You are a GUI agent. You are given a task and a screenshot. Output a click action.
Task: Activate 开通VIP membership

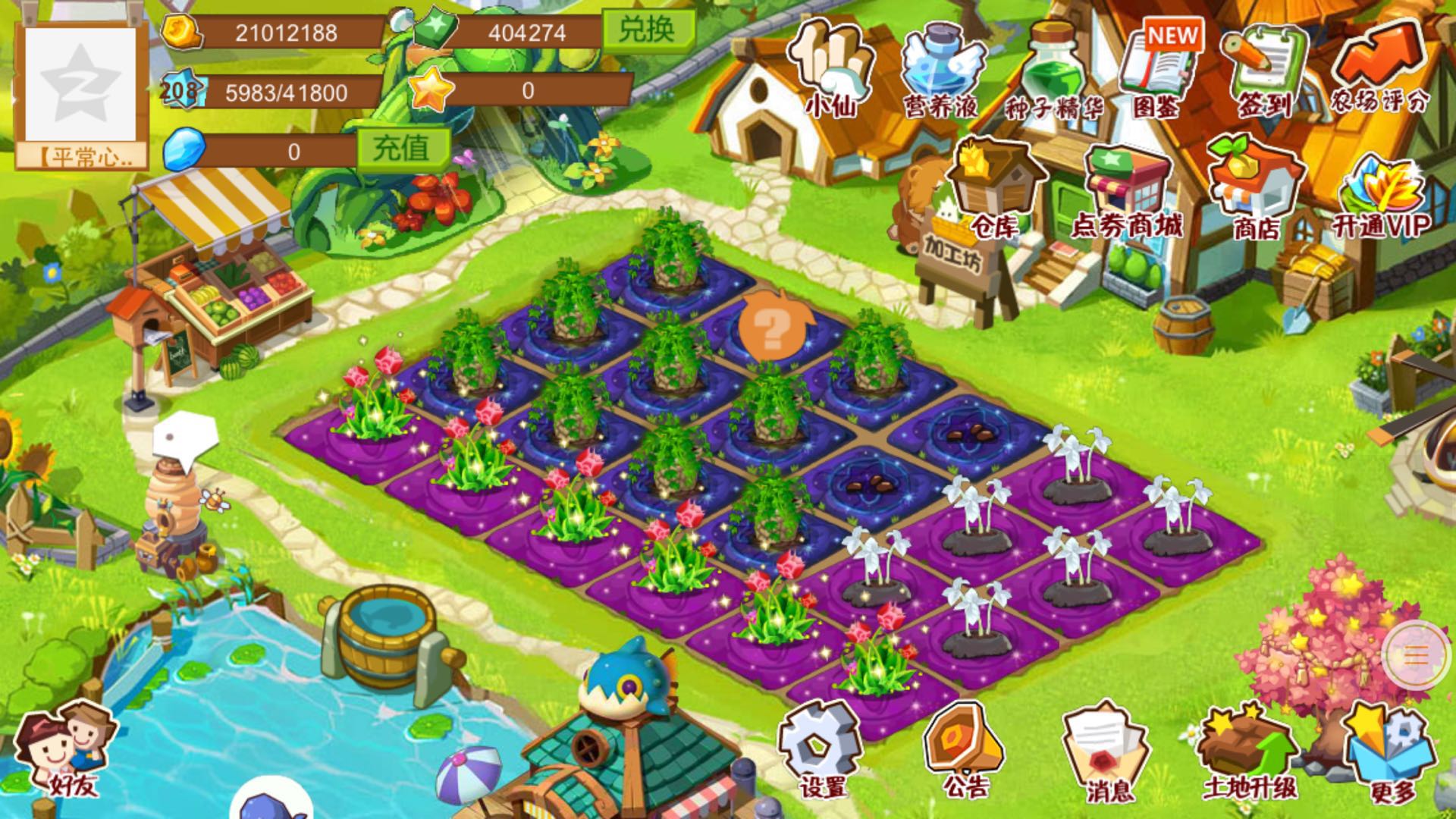(x=1380, y=193)
